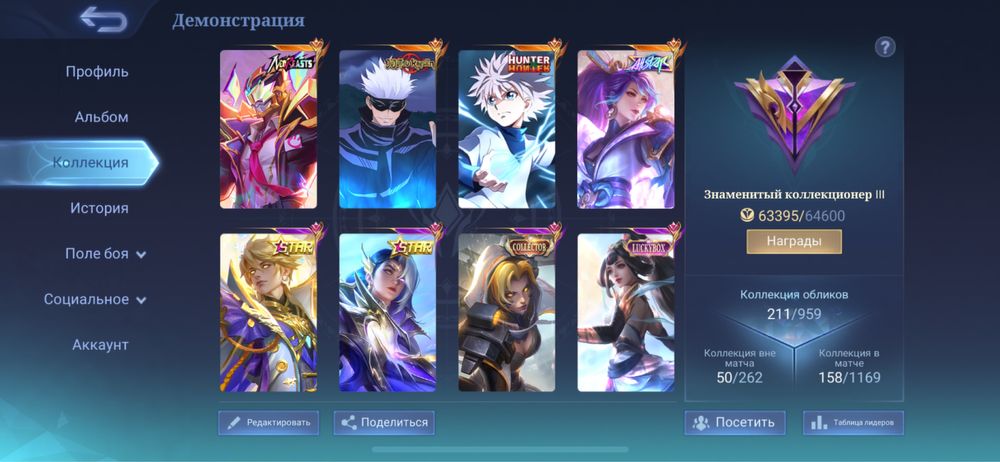Viewport: 1000px width, 462px height.
Task: Open Таблица лидеров leaderboard
Action: (853, 423)
